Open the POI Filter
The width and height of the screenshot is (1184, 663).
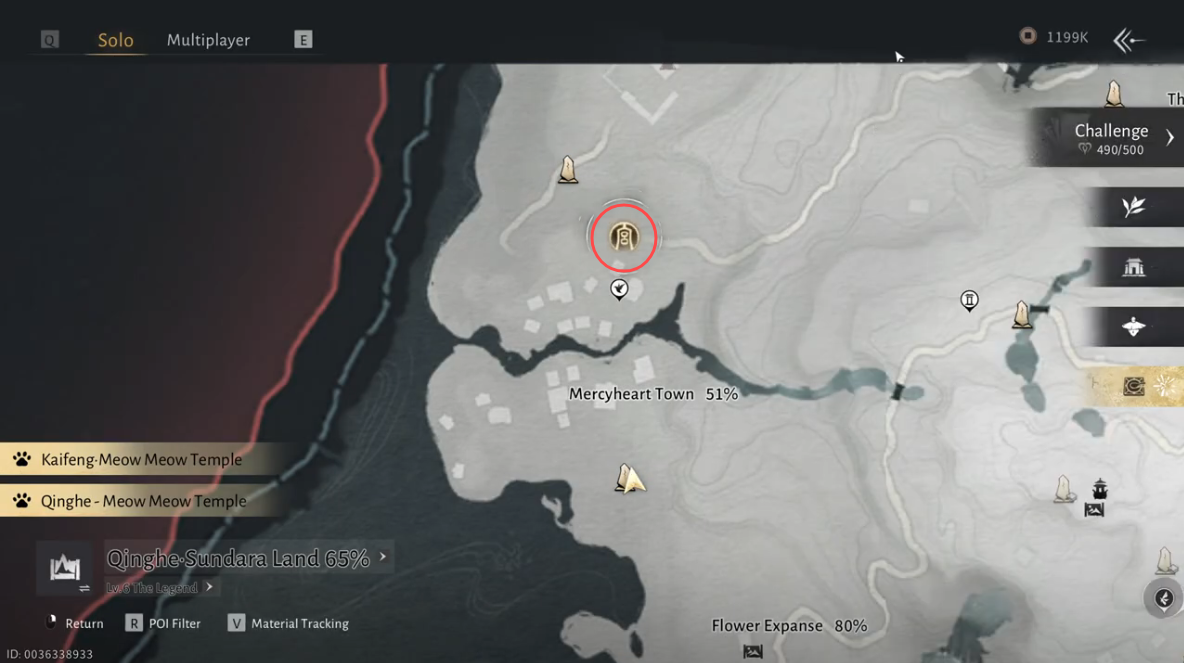click(x=163, y=623)
